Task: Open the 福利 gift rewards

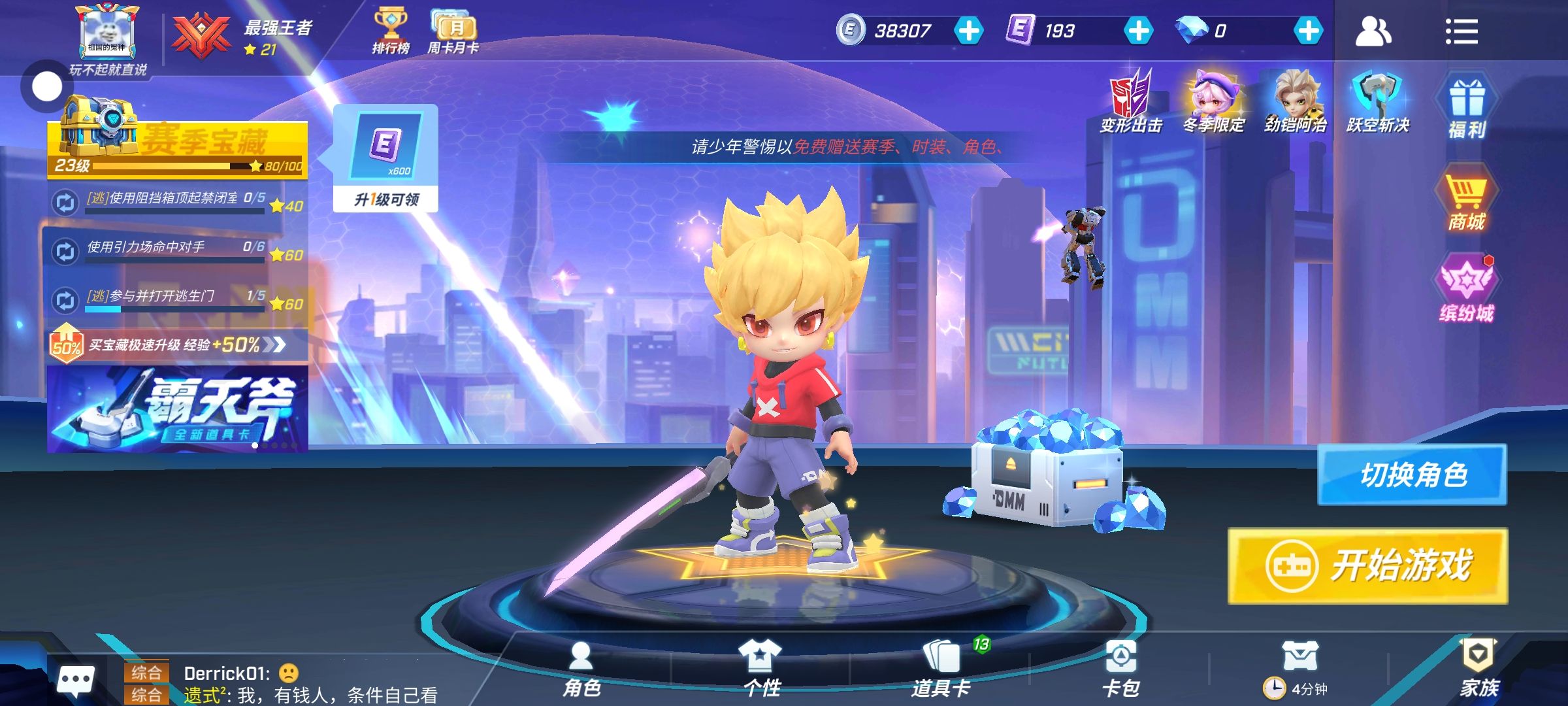Action: coord(1467,109)
